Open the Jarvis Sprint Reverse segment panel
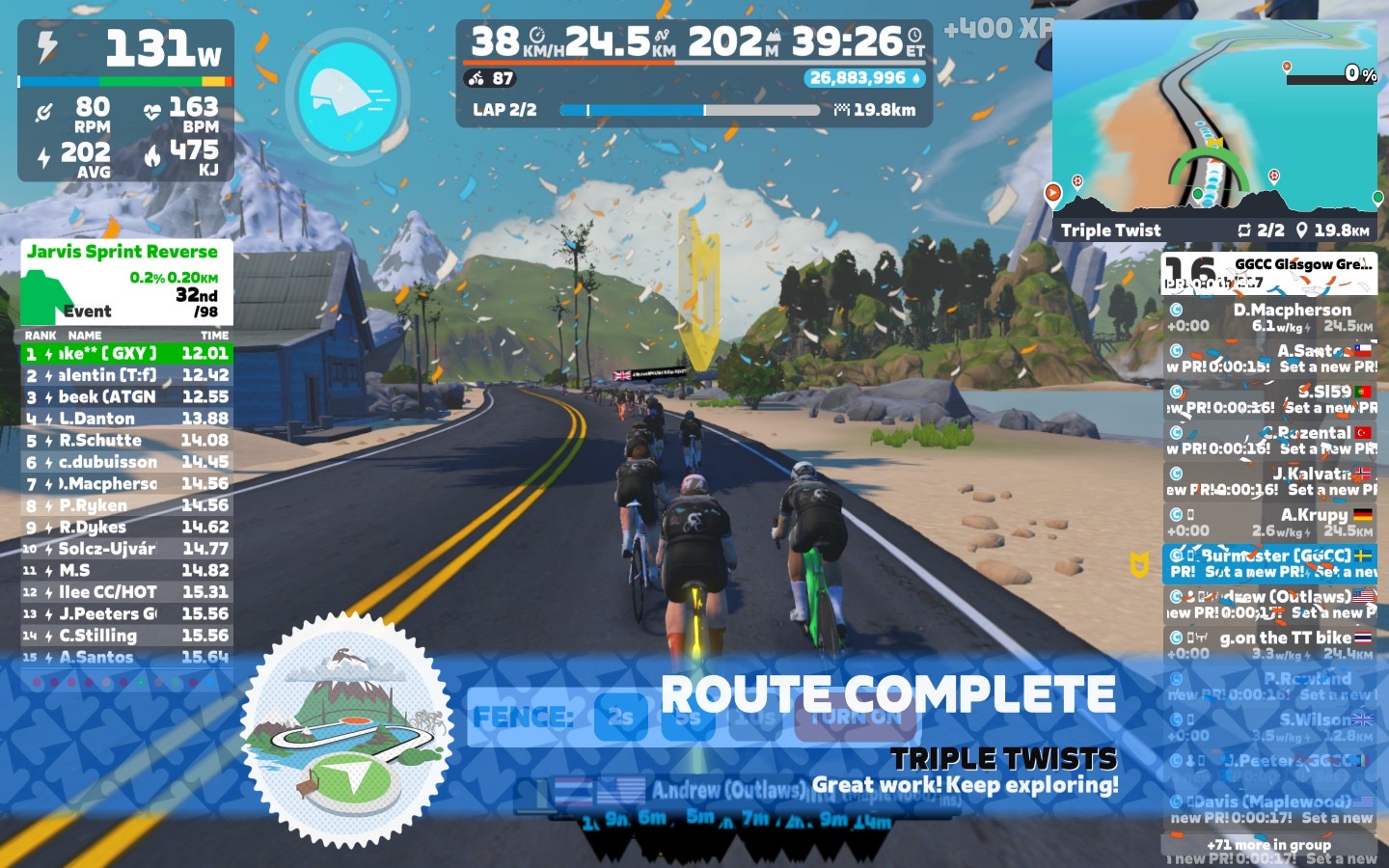Viewport: 1389px width, 868px height. tap(126, 282)
